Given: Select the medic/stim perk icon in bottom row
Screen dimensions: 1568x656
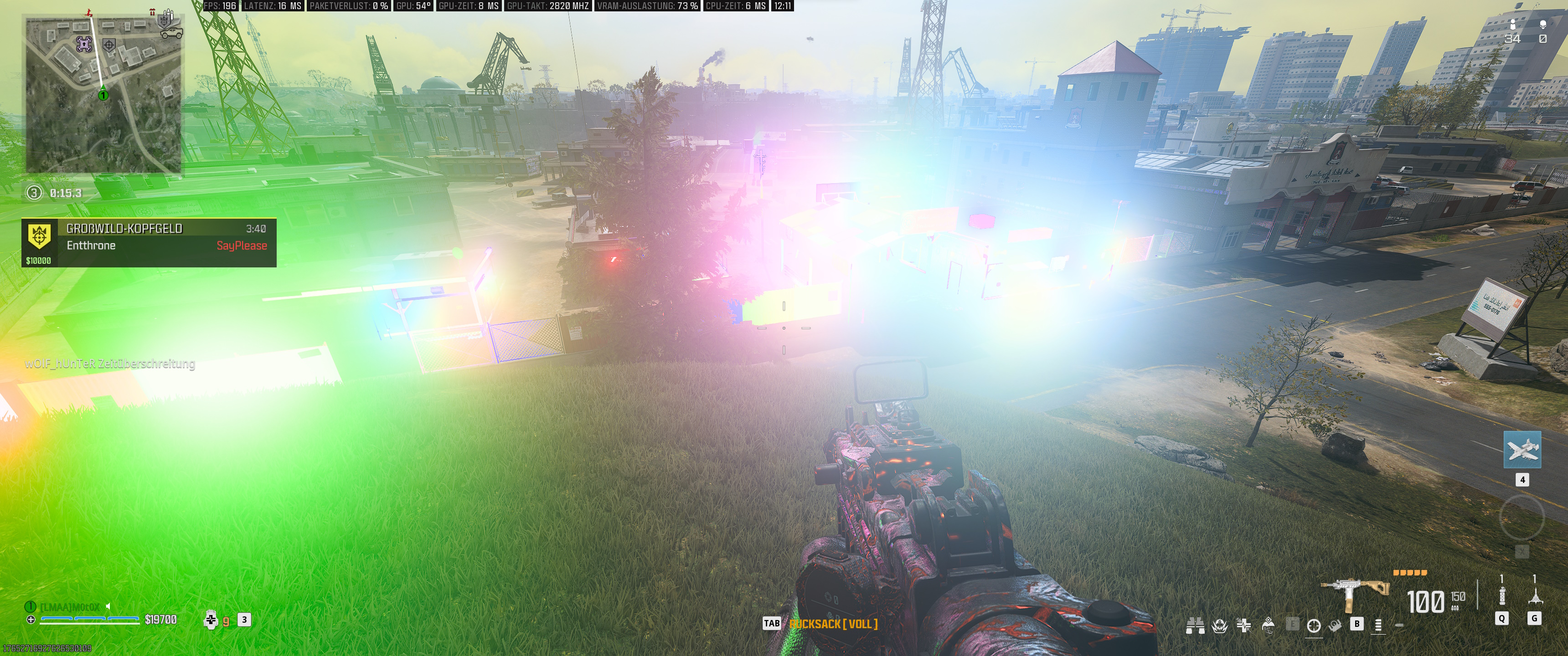Looking at the screenshot, I should pyautogui.click(x=1243, y=625).
